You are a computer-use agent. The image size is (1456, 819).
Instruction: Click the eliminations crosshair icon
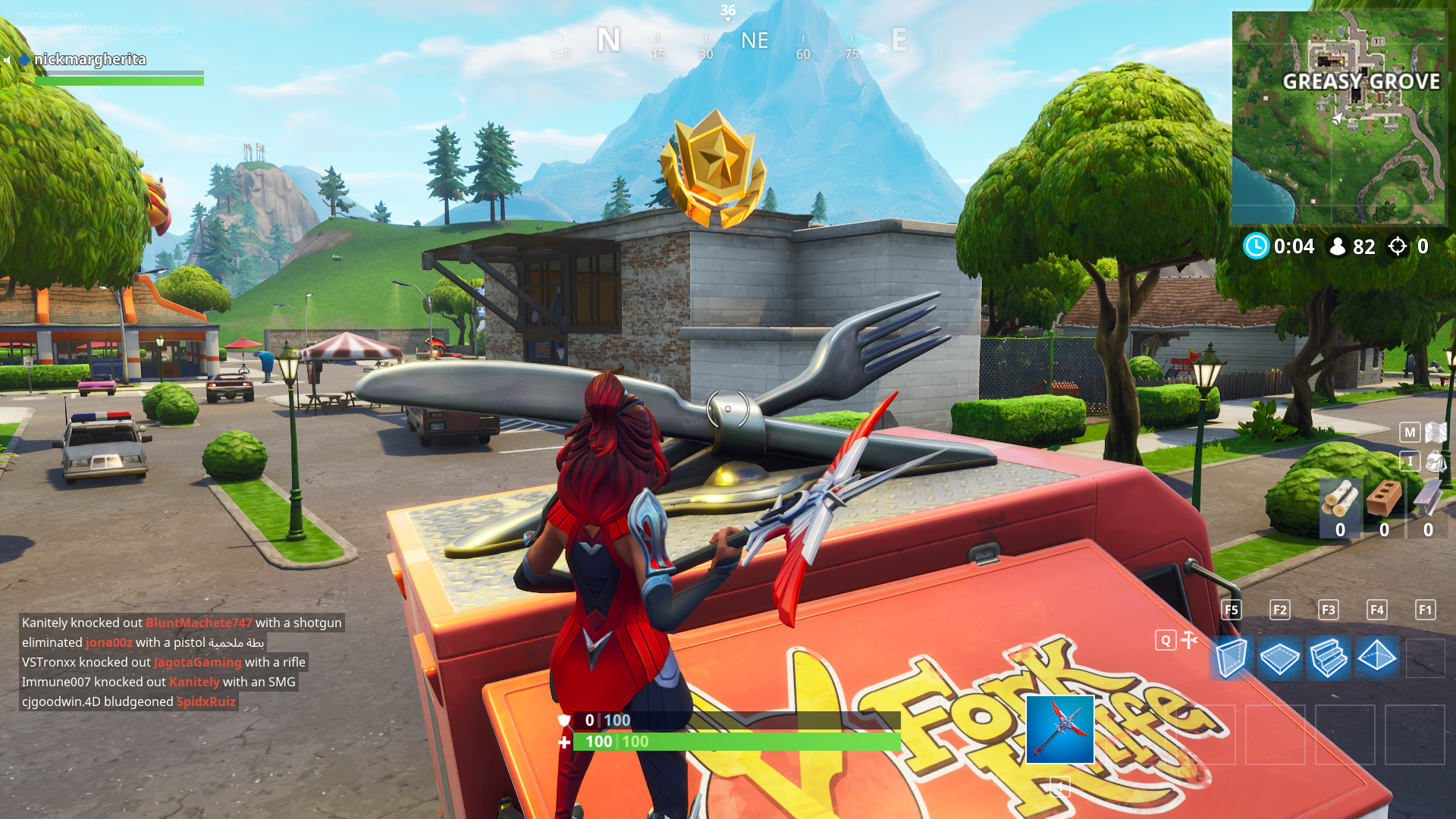(x=1398, y=246)
